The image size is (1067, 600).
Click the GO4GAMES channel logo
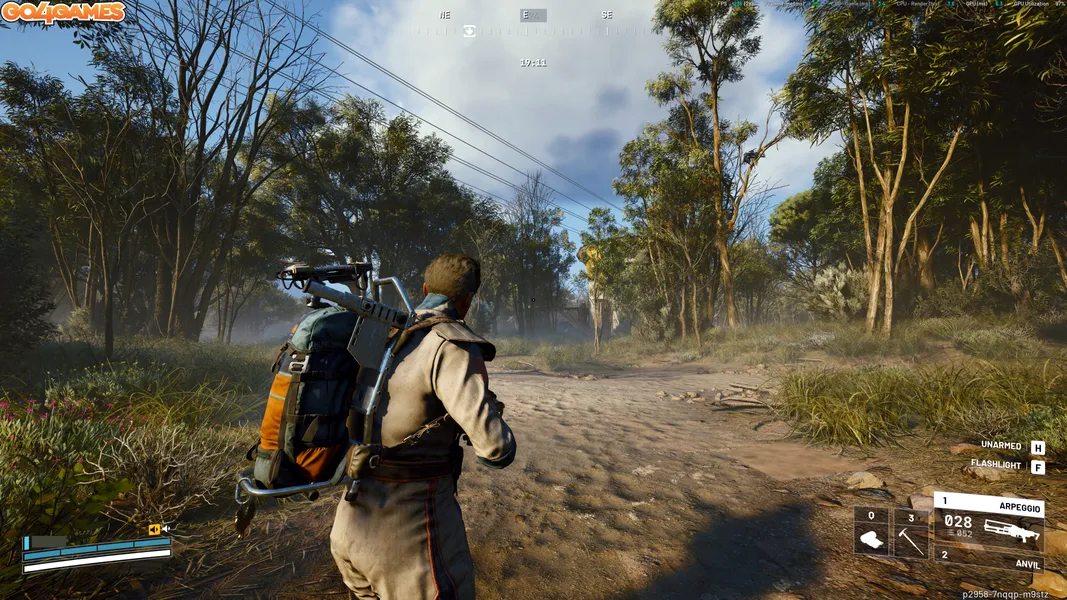click(63, 13)
